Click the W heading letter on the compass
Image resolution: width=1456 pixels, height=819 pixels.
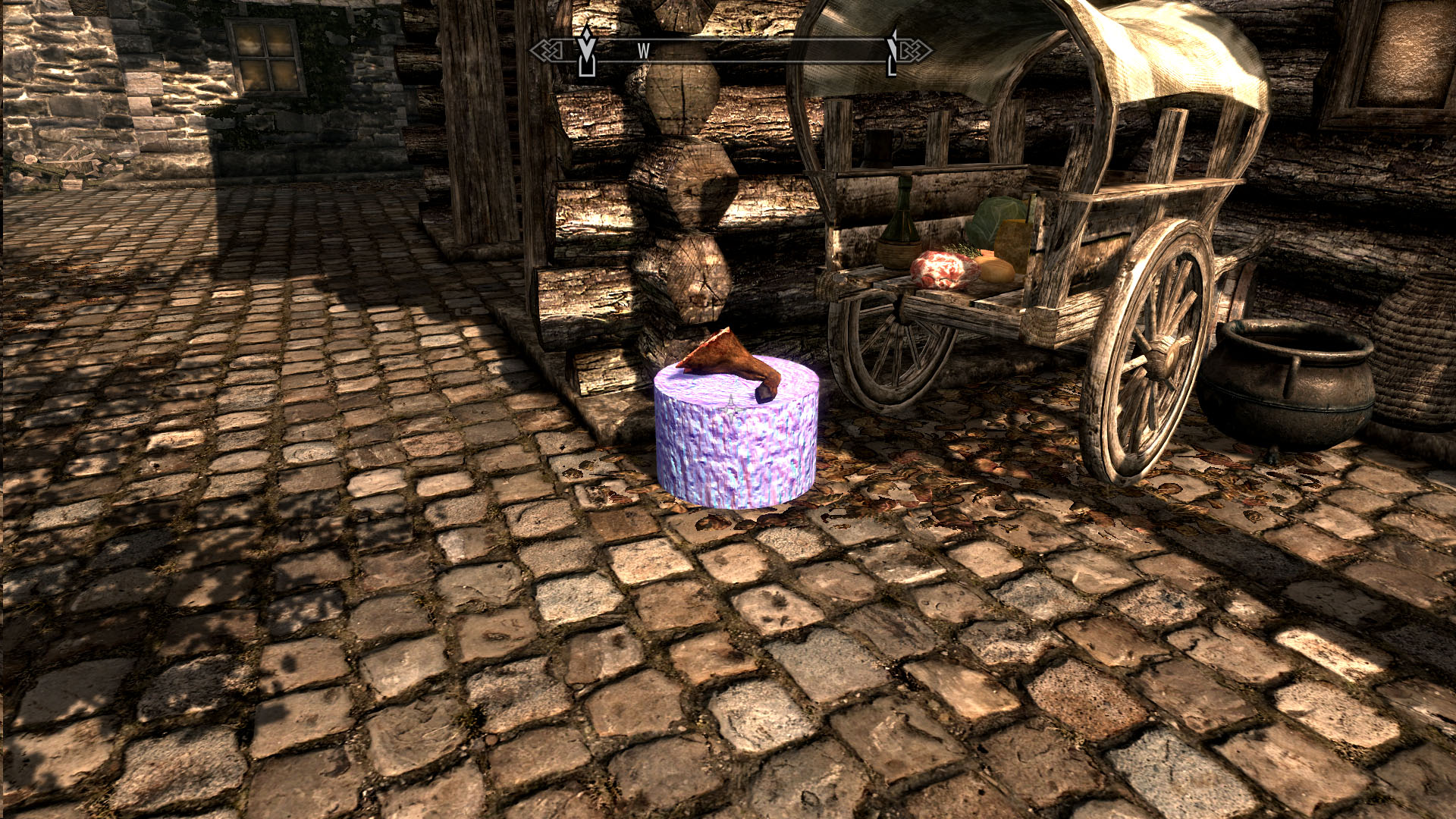click(643, 51)
